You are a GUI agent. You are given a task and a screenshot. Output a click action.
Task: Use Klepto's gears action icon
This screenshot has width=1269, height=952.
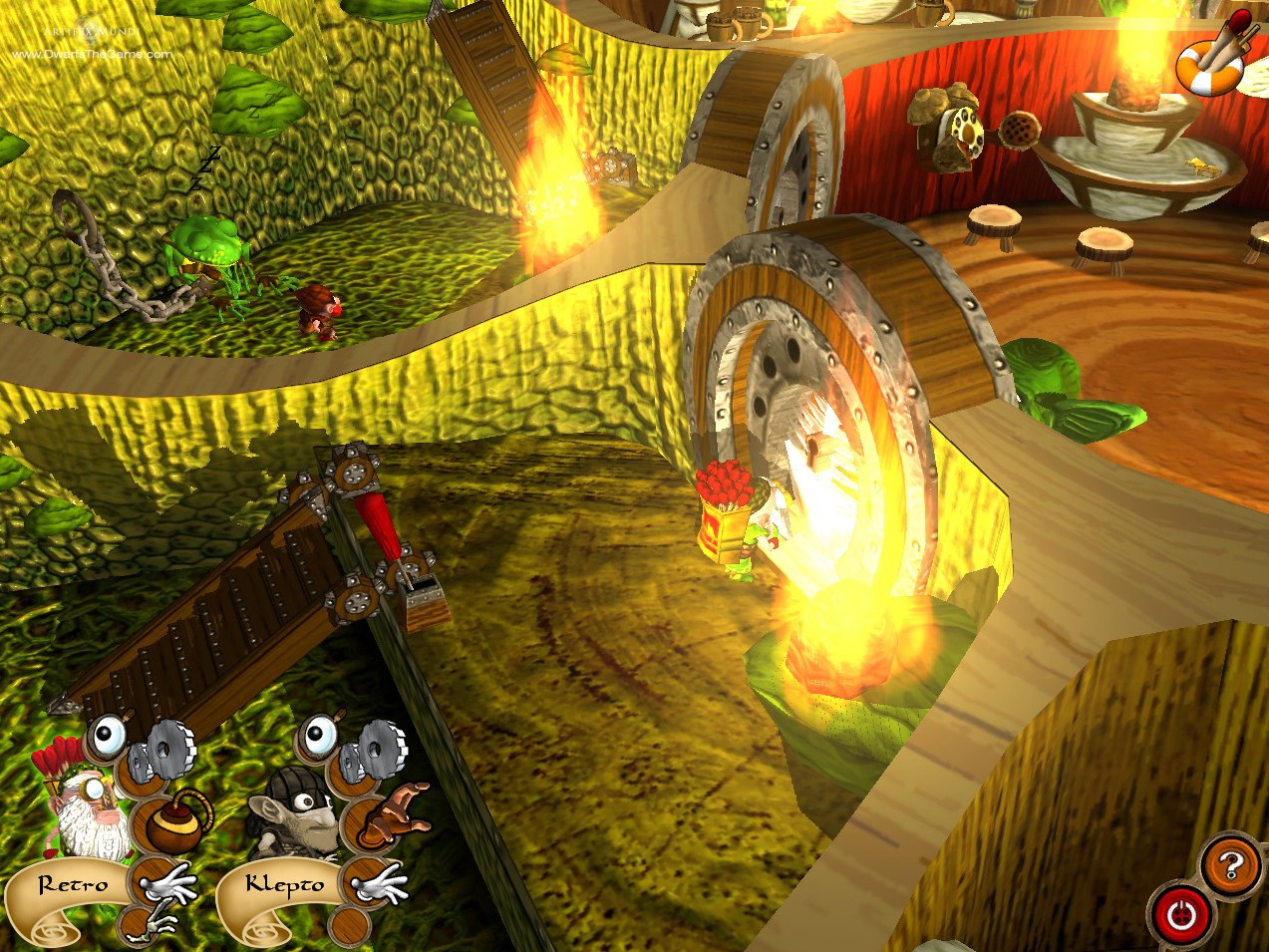377,749
